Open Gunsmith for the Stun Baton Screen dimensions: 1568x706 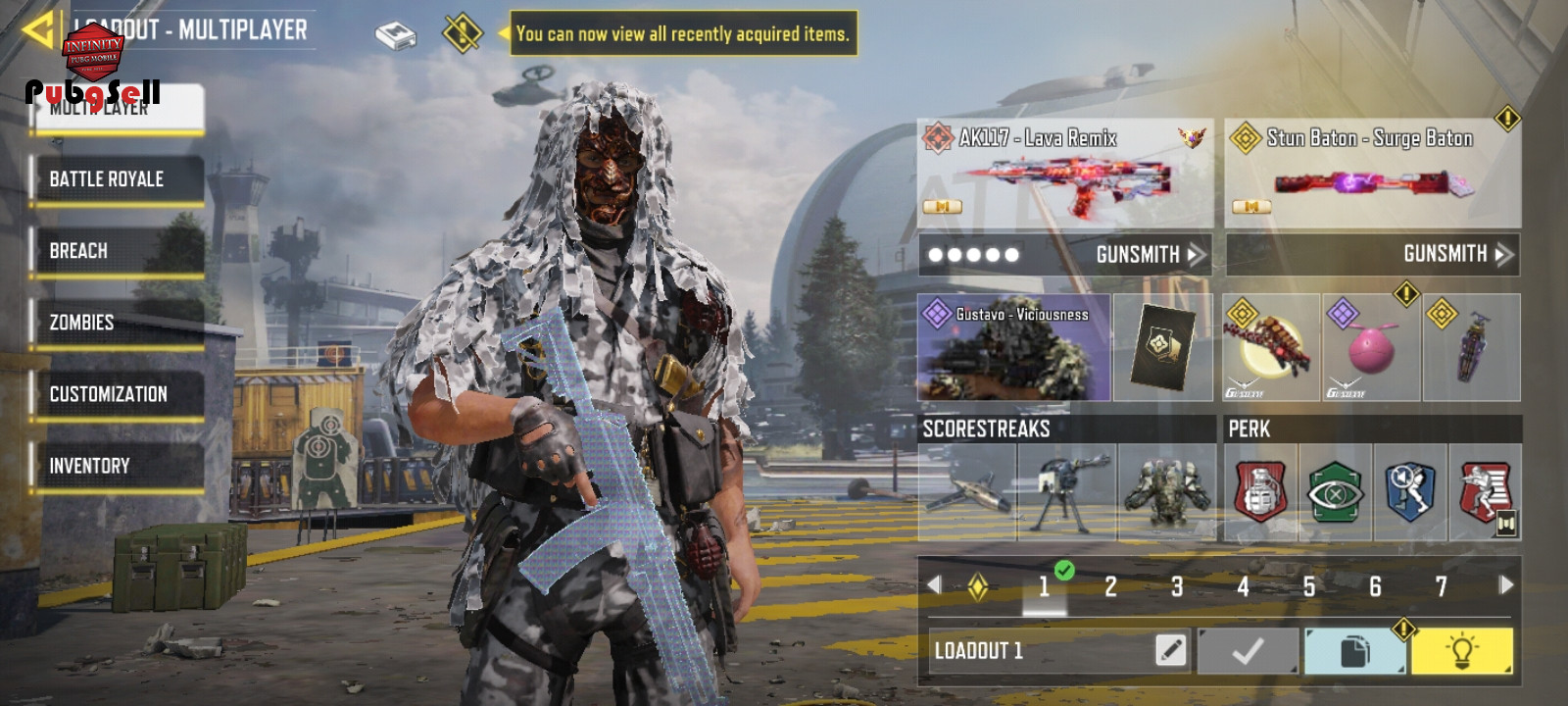click(x=1457, y=254)
